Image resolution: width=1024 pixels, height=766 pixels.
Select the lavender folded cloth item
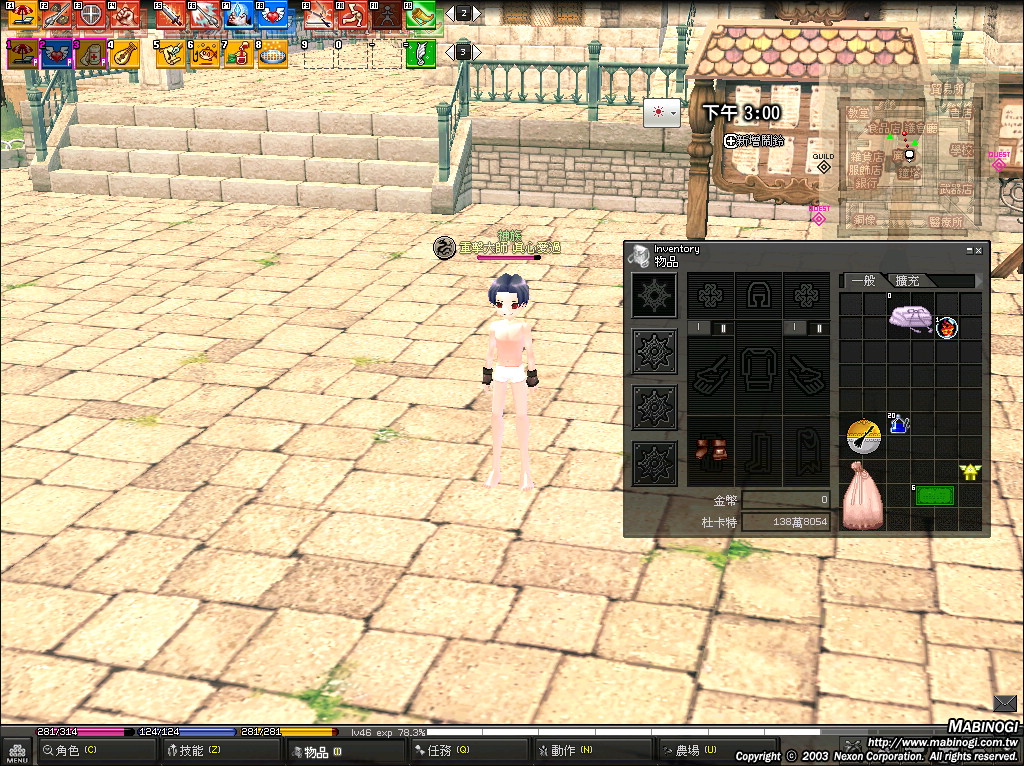pyautogui.click(x=910, y=319)
